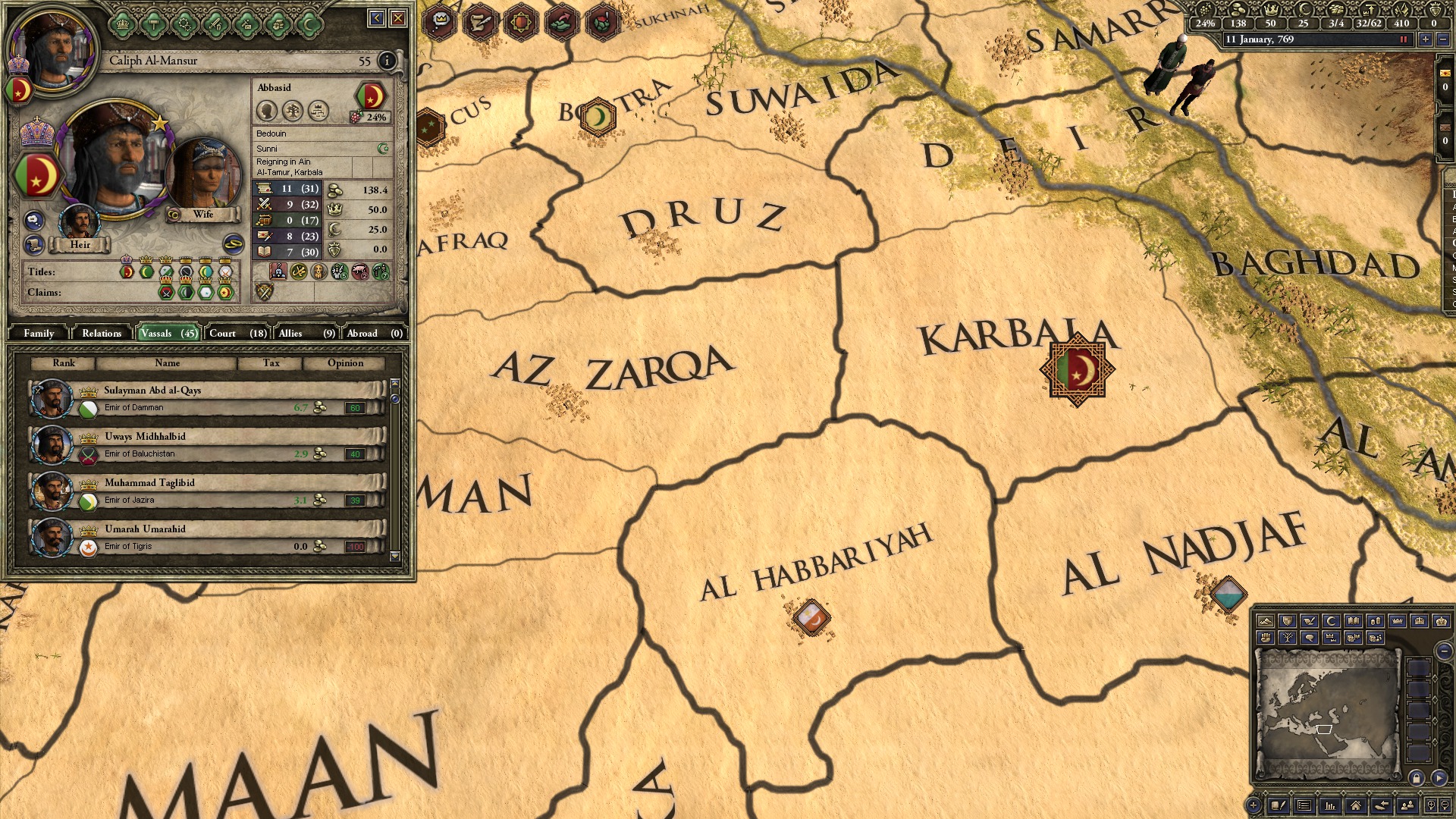Open the character finder people icon
The height and width of the screenshot is (819, 1456).
1406,806
